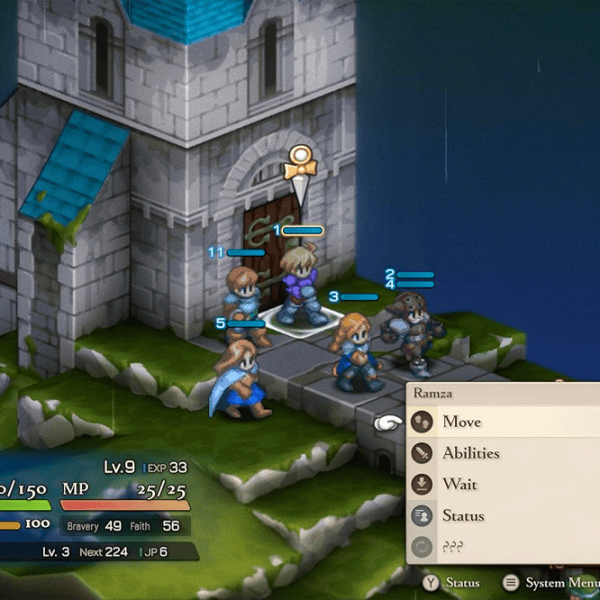
Task: Choose the Wait command
Action: click(460, 485)
